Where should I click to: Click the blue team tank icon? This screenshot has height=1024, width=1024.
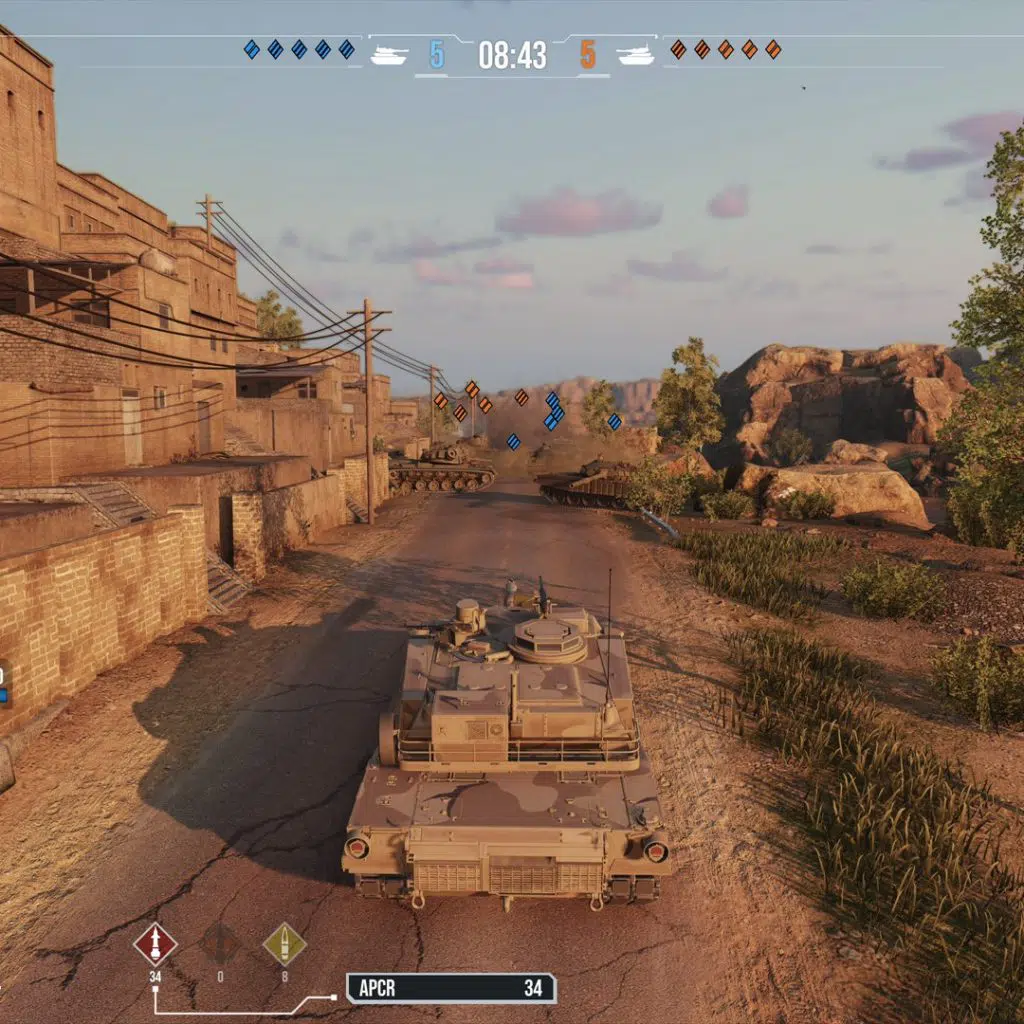coord(389,55)
